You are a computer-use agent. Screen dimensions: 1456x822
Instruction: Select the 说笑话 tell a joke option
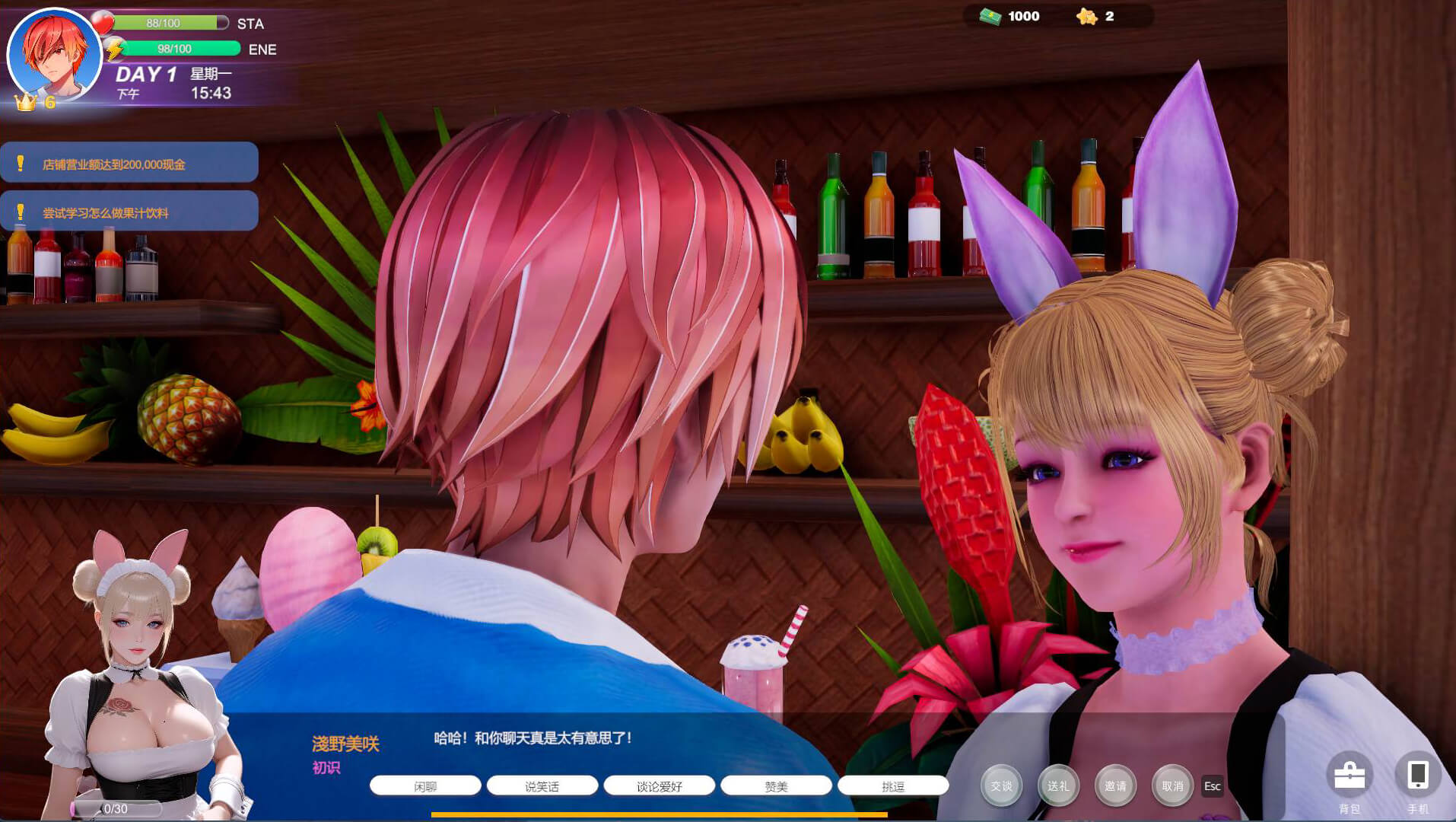point(542,786)
